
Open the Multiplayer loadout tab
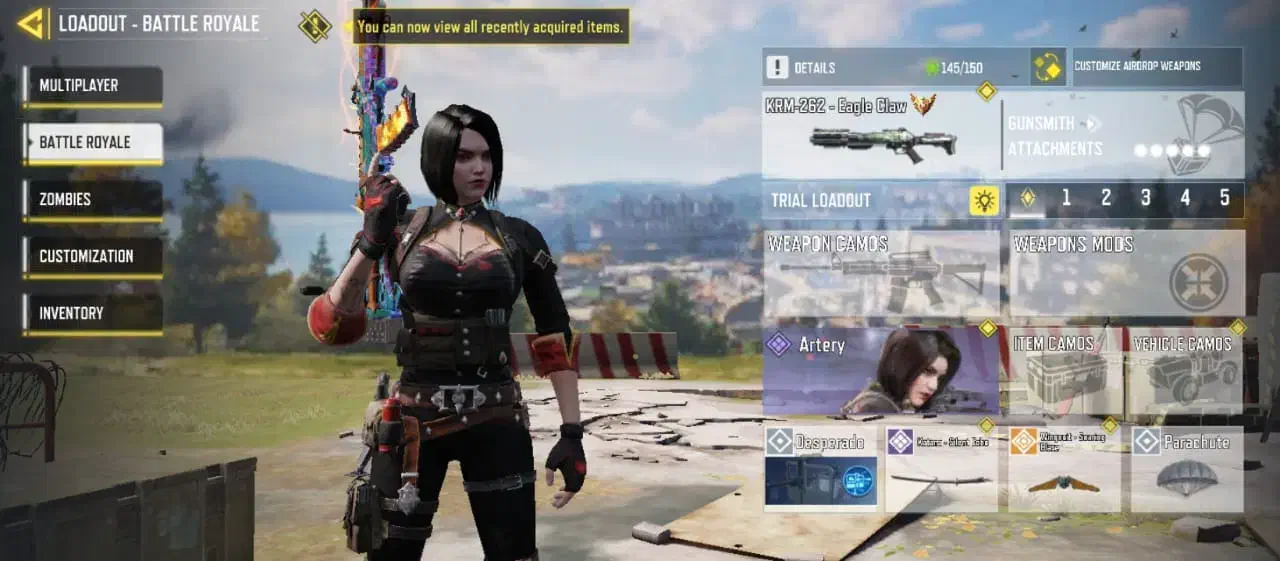[94, 86]
